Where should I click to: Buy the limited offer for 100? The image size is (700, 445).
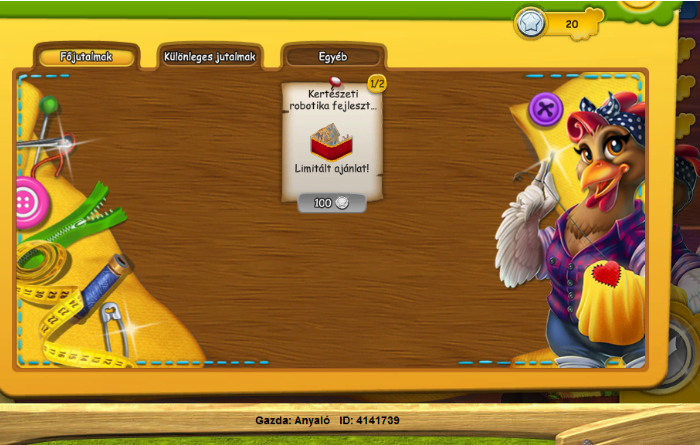(x=332, y=203)
